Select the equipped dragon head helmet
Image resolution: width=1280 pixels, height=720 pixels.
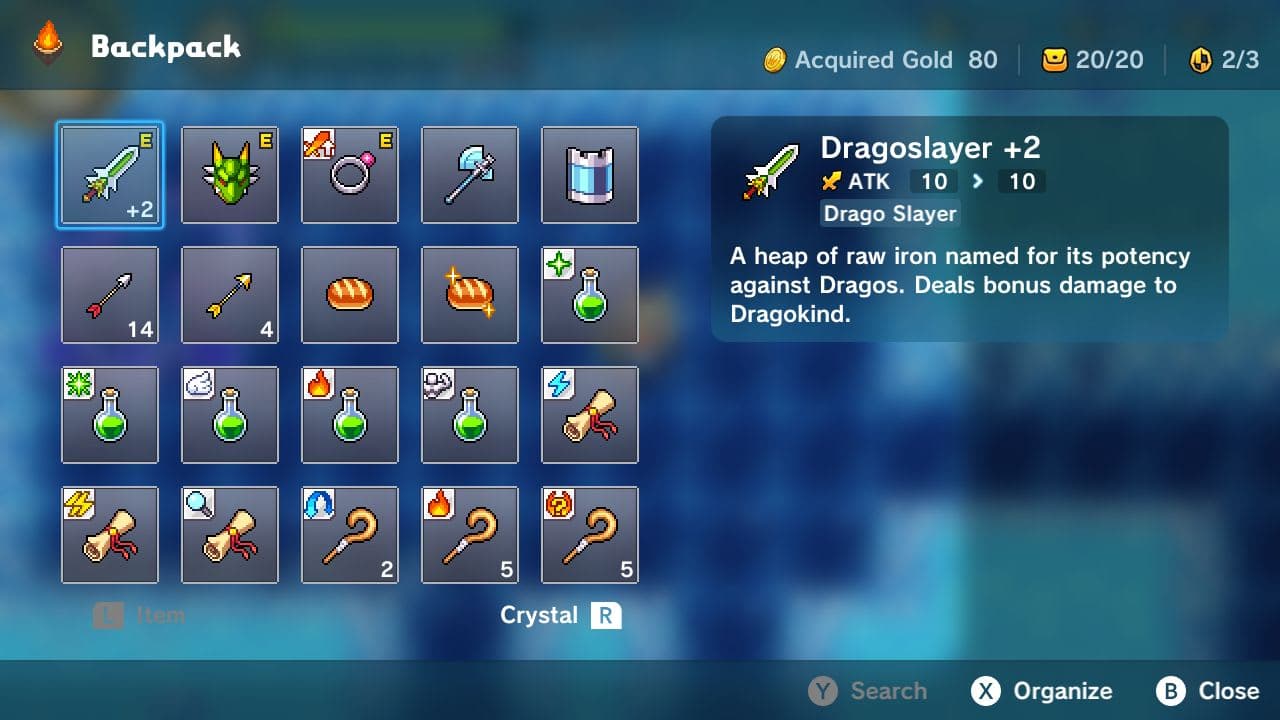[230, 175]
